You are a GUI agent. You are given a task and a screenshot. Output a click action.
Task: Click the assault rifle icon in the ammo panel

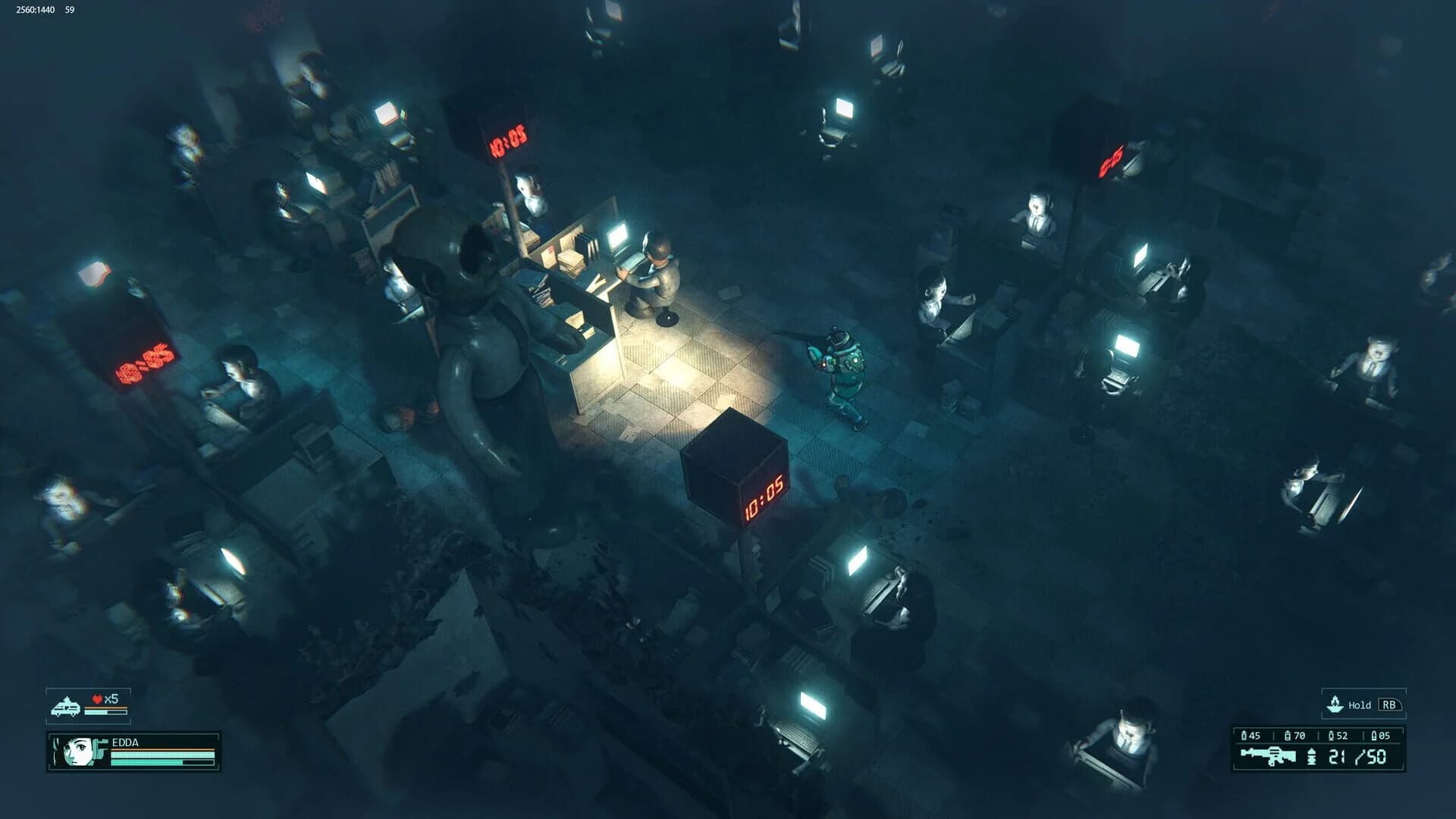point(1268,755)
